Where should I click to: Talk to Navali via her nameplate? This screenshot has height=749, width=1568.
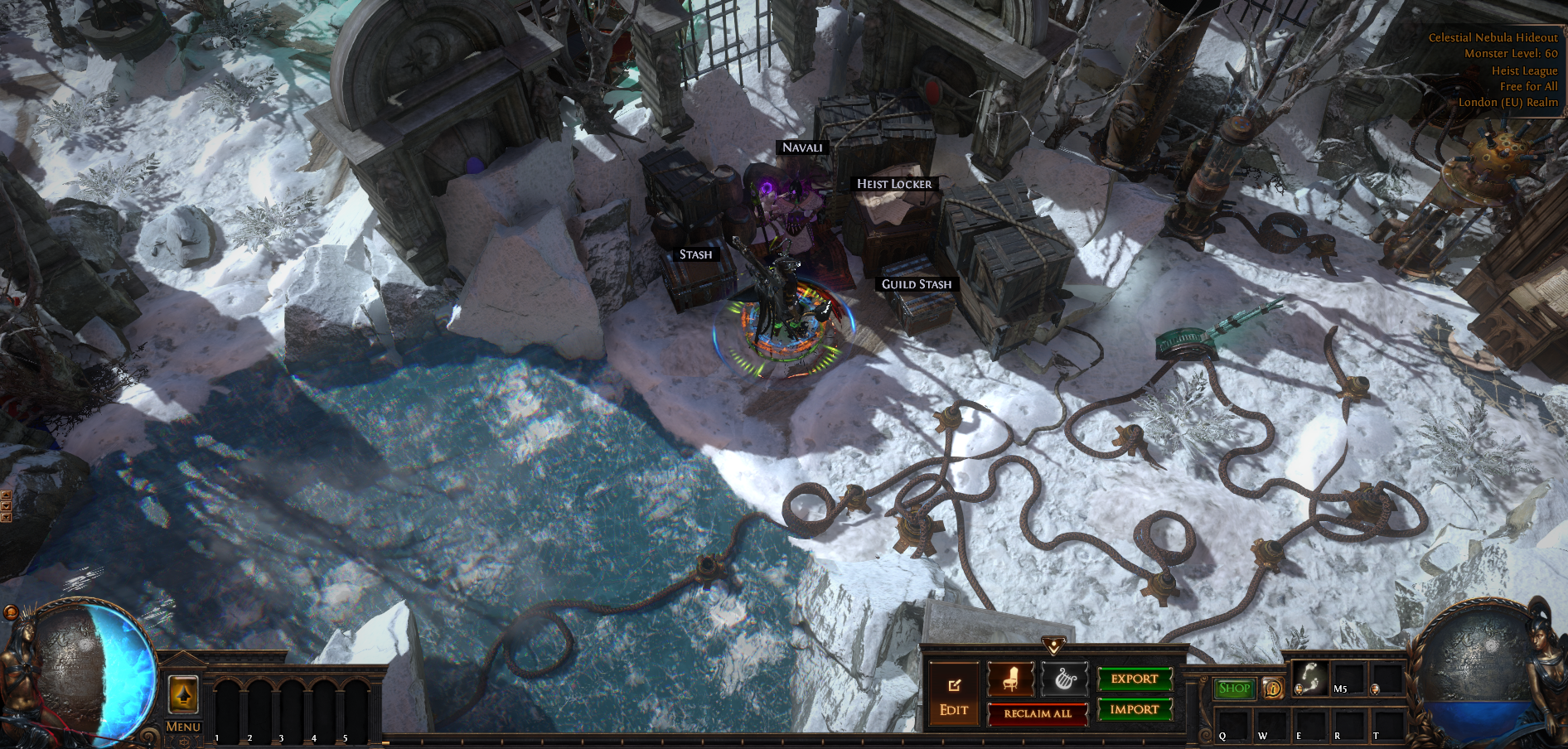click(x=802, y=147)
